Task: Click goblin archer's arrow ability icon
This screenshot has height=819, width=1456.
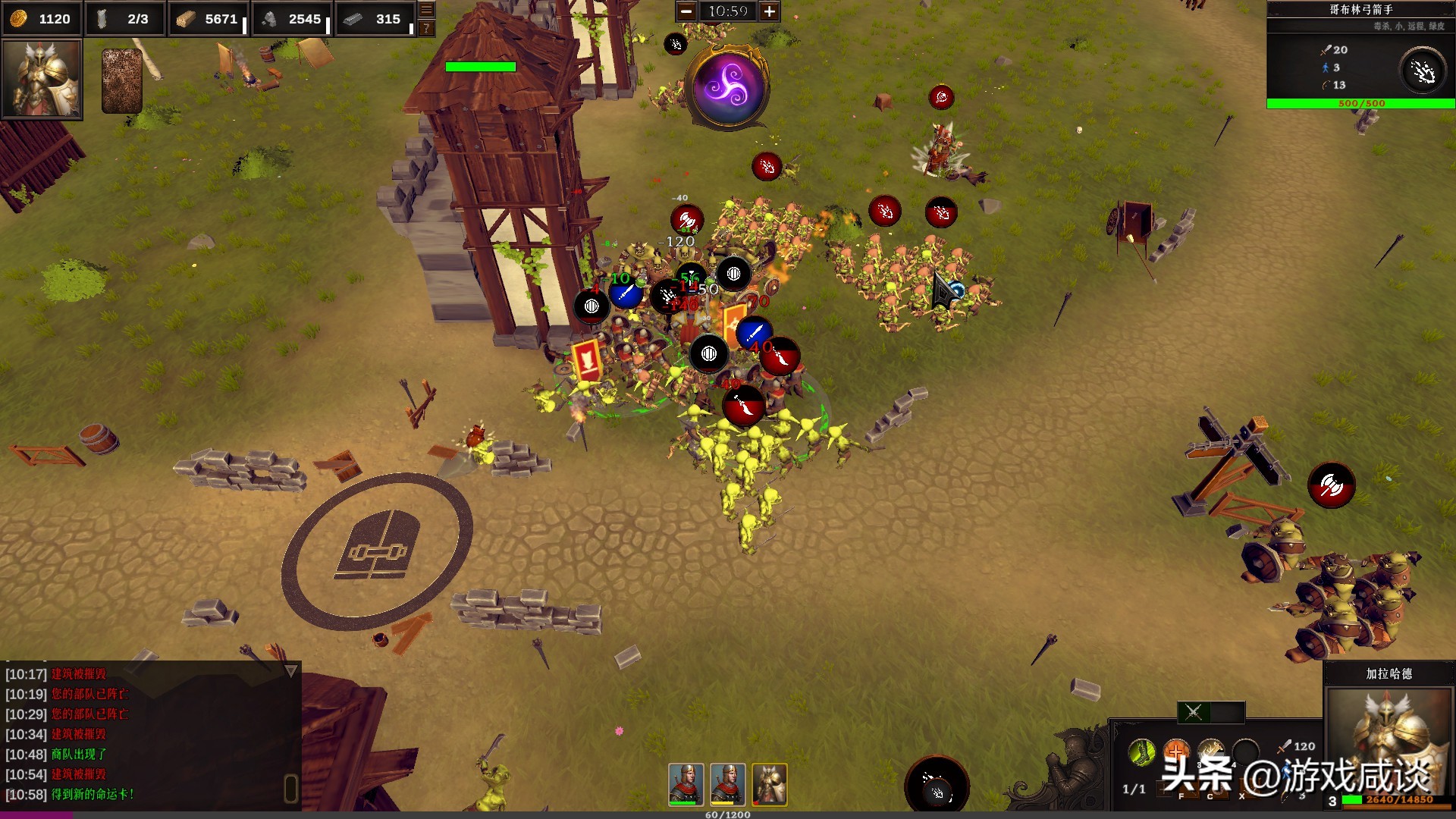Action: point(1423,71)
